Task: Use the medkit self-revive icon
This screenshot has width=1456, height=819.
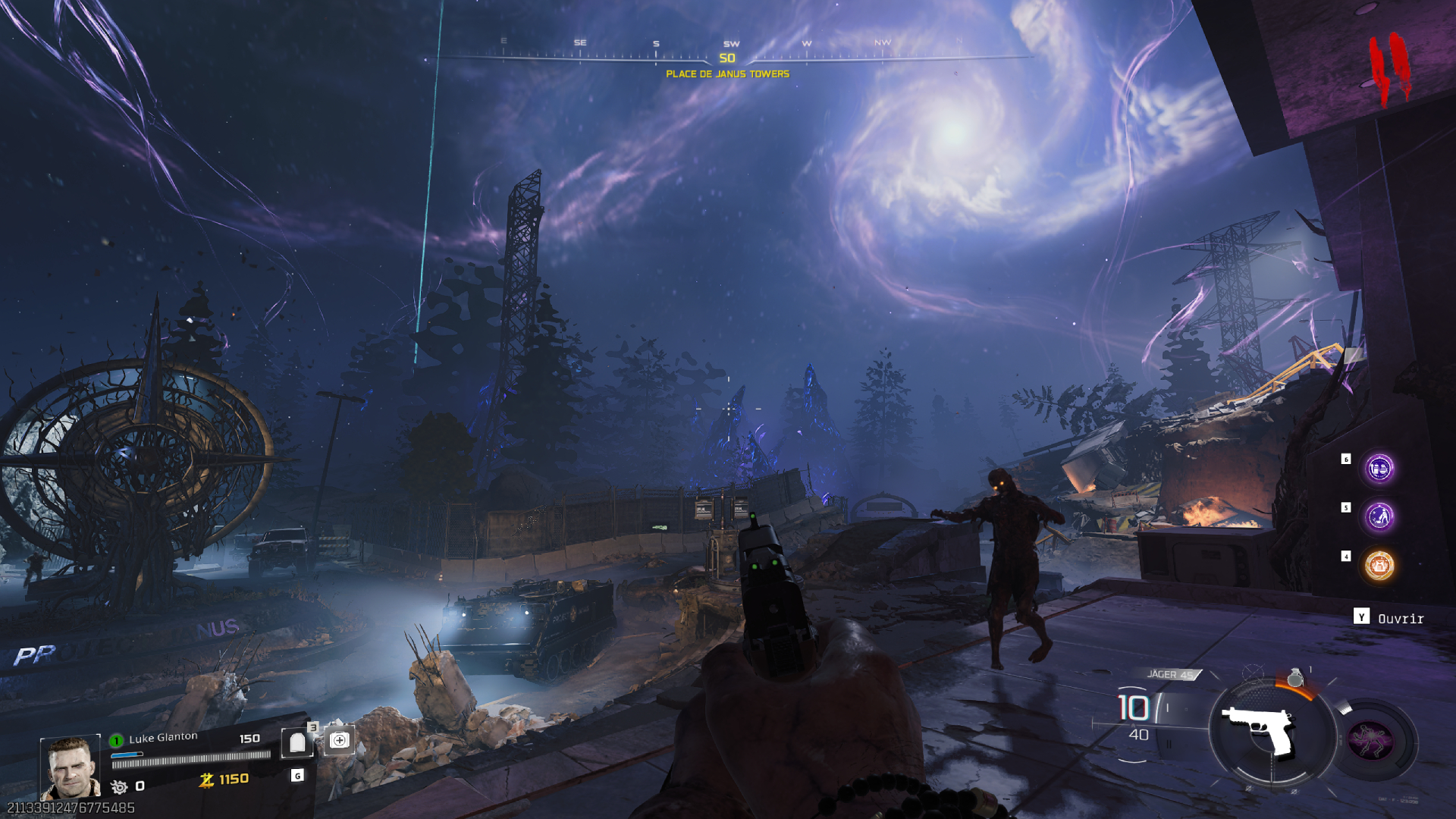Action: click(339, 740)
